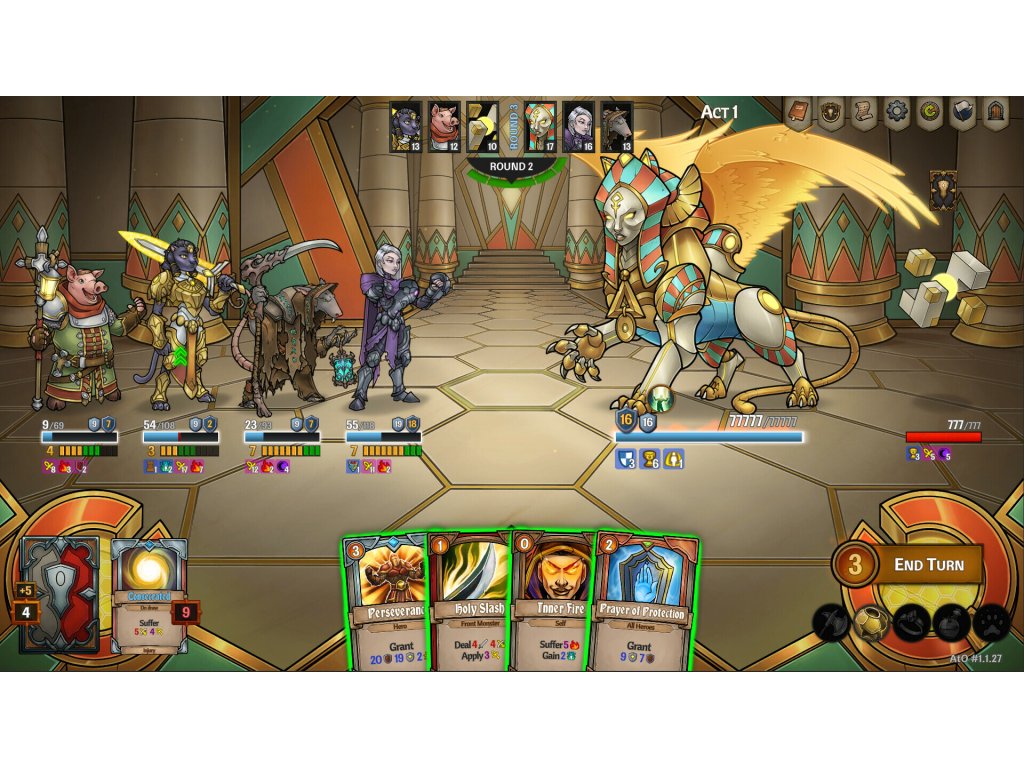This screenshot has height=768, width=1024.
Task: Click the wooden door exit icon
Action: tap(996, 113)
